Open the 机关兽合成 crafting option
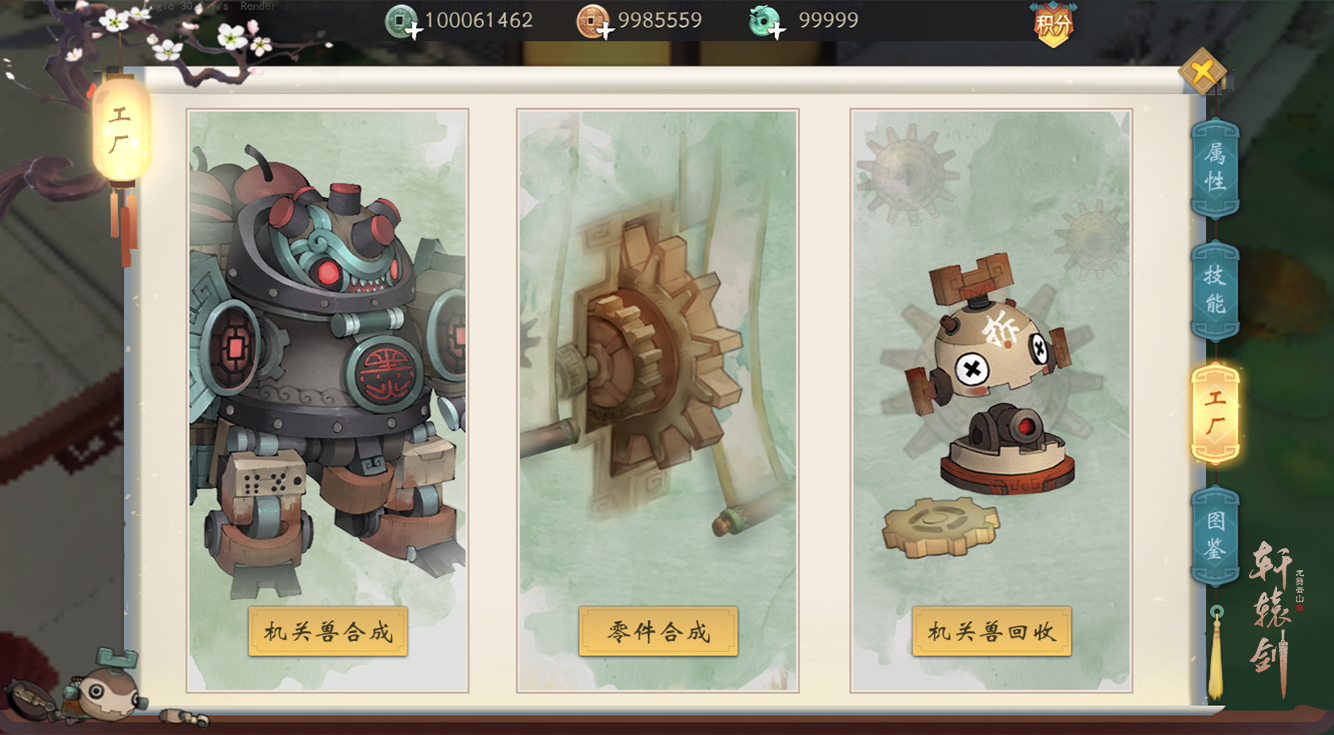 (328, 631)
